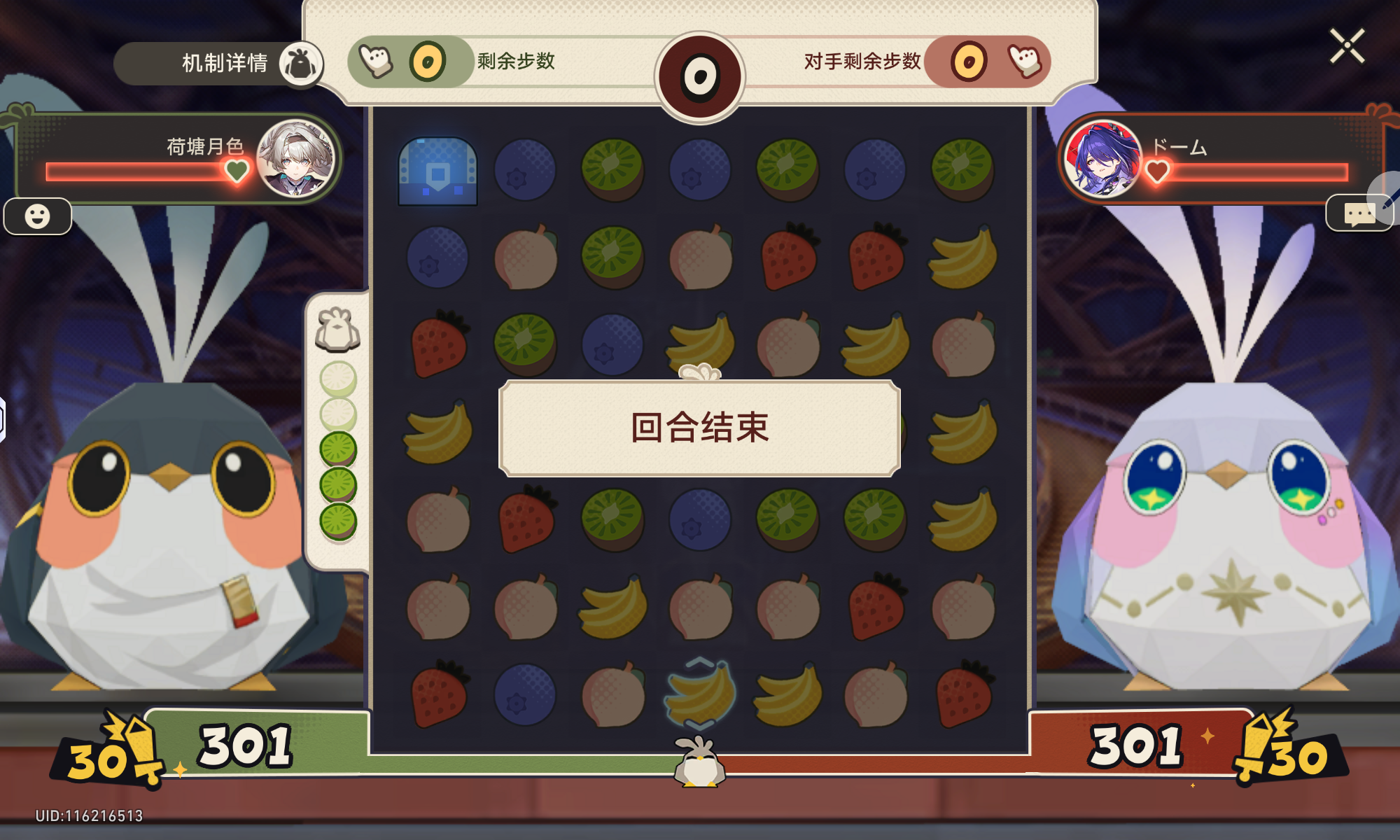Select the blue chest tile on the puzzle board
Screen dimensions: 1400x840
point(438,171)
